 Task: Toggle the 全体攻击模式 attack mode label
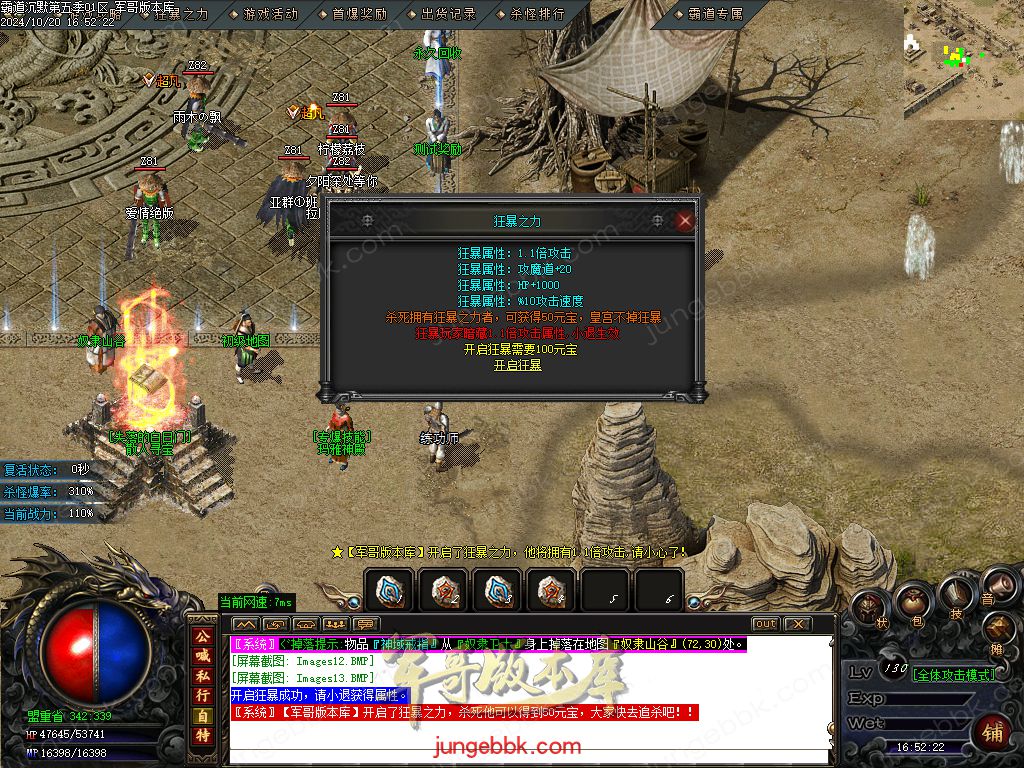[x=954, y=674]
